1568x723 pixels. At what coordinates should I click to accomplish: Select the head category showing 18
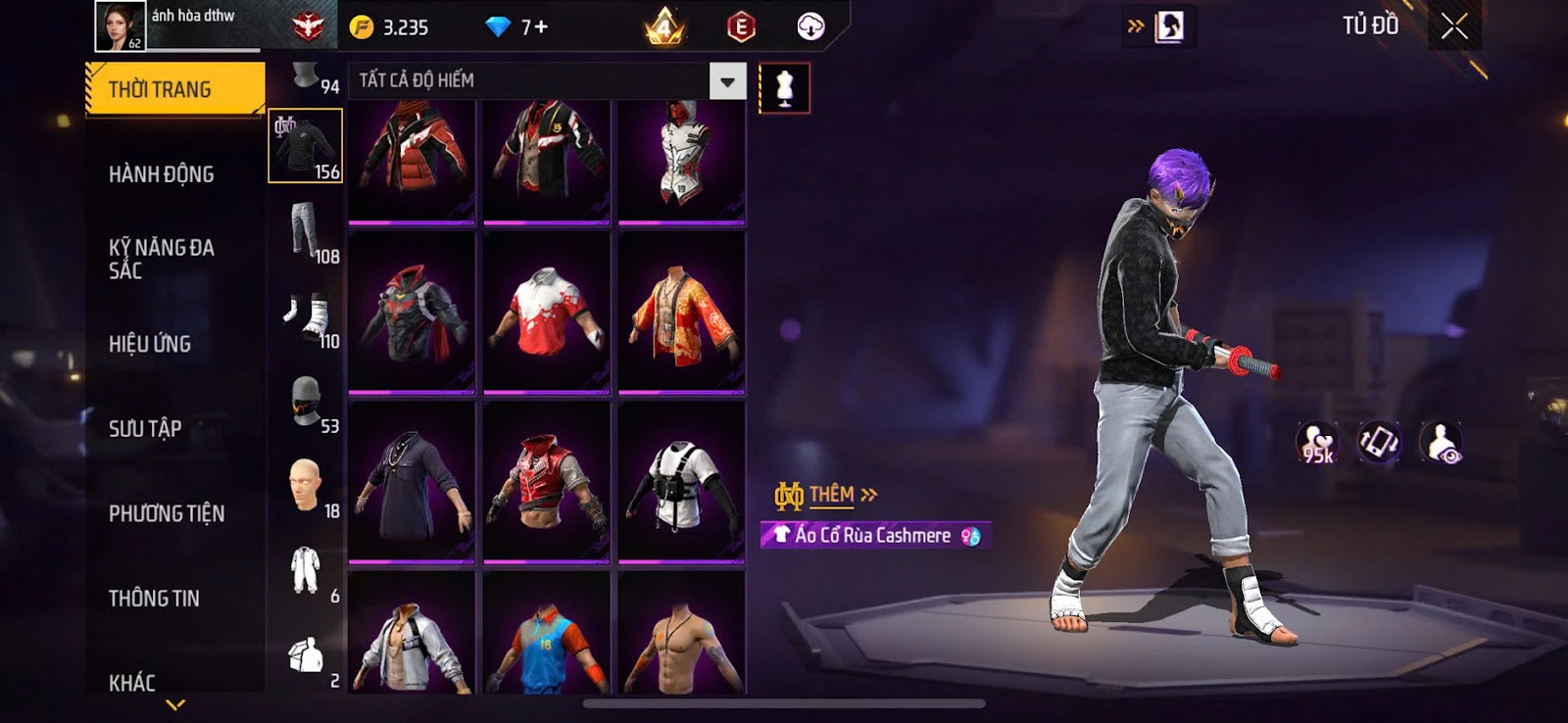[x=306, y=486]
